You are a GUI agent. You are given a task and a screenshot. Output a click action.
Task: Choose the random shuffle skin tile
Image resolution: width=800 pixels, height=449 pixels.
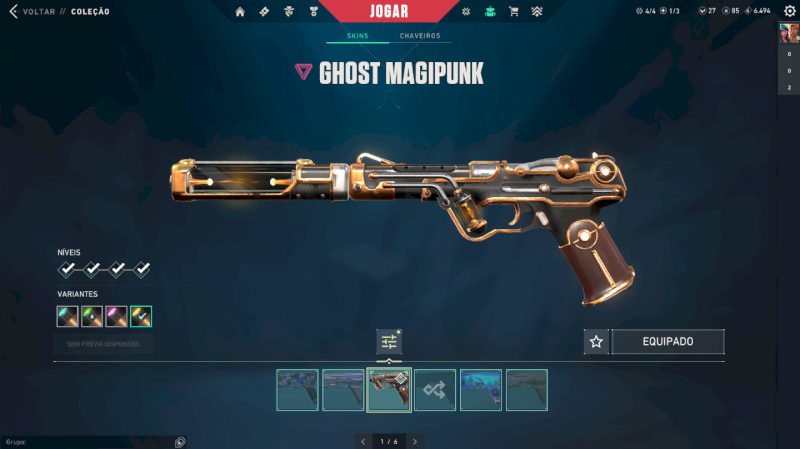click(435, 390)
